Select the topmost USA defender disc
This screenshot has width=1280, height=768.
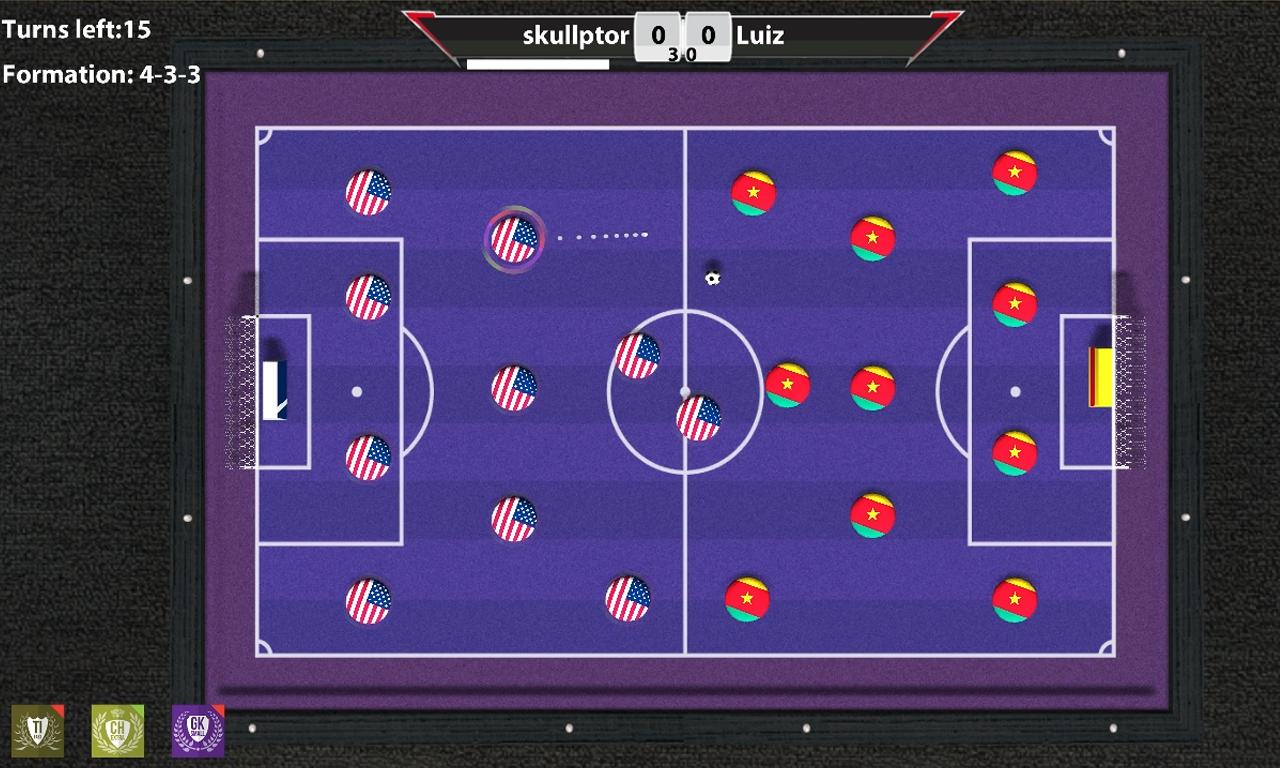(371, 190)
